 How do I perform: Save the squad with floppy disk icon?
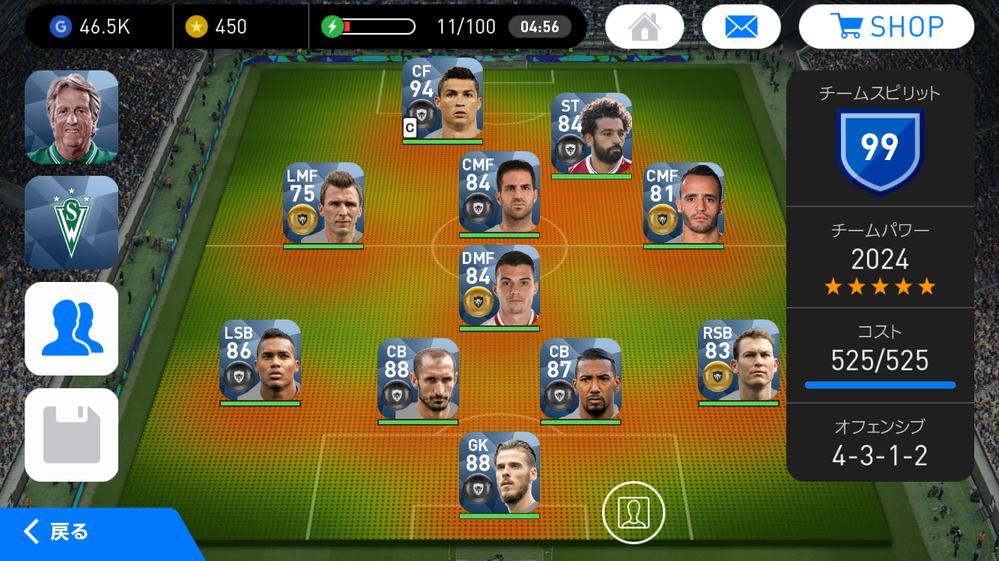71,435
